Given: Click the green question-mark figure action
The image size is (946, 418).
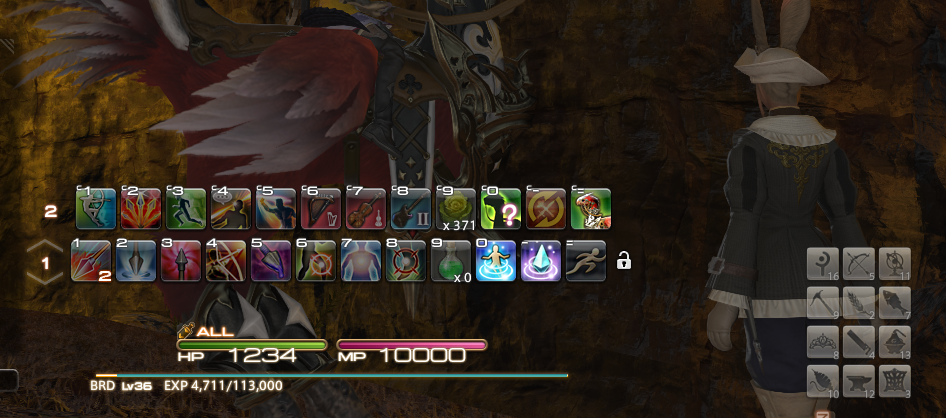Looking at the screenshot, I should pos(502,208).
